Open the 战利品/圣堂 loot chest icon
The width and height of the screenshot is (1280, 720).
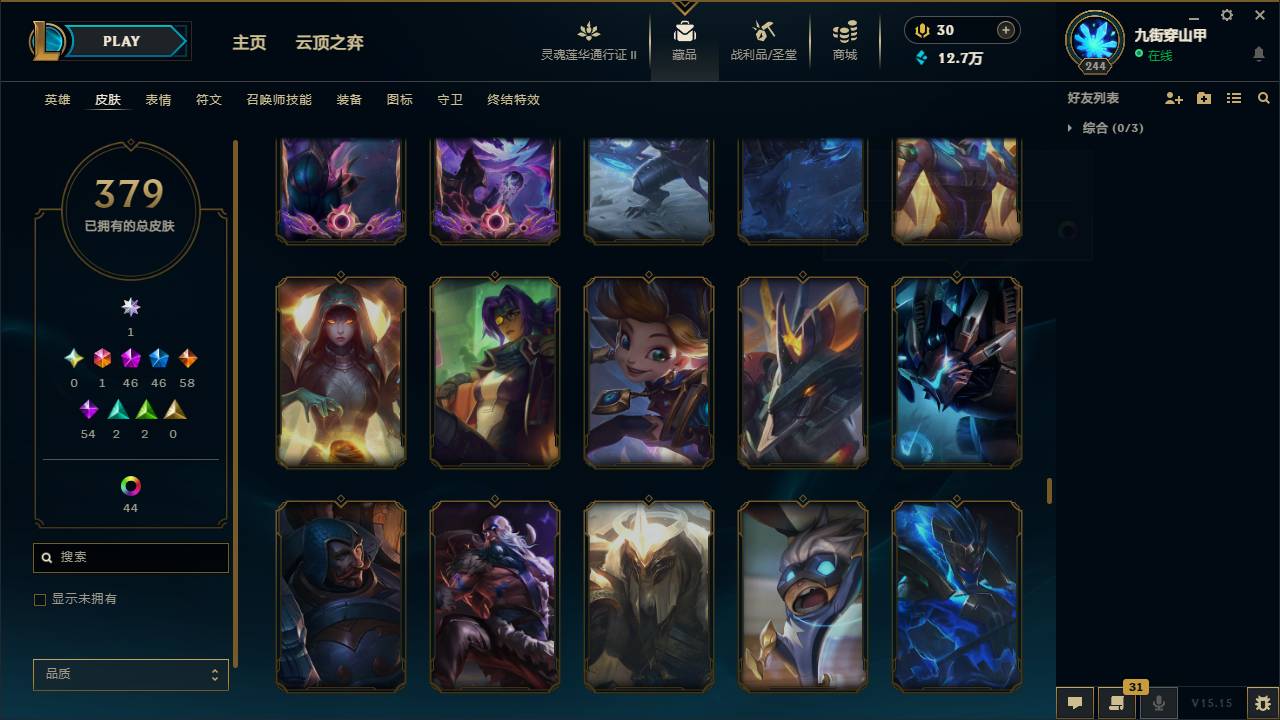click(762, 33)
